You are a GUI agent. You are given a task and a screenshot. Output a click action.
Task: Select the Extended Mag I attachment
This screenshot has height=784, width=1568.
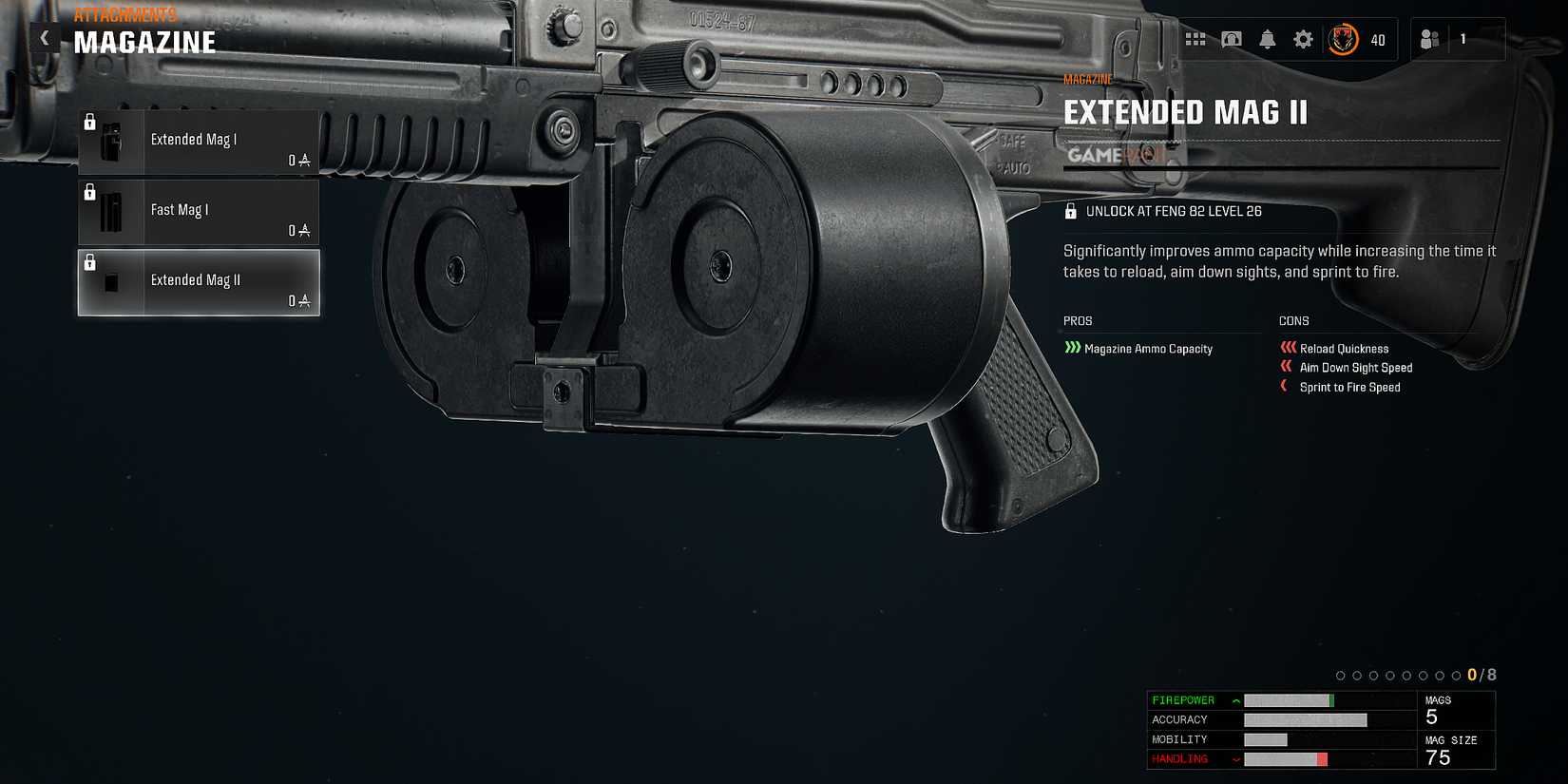(x=198, y=143)
